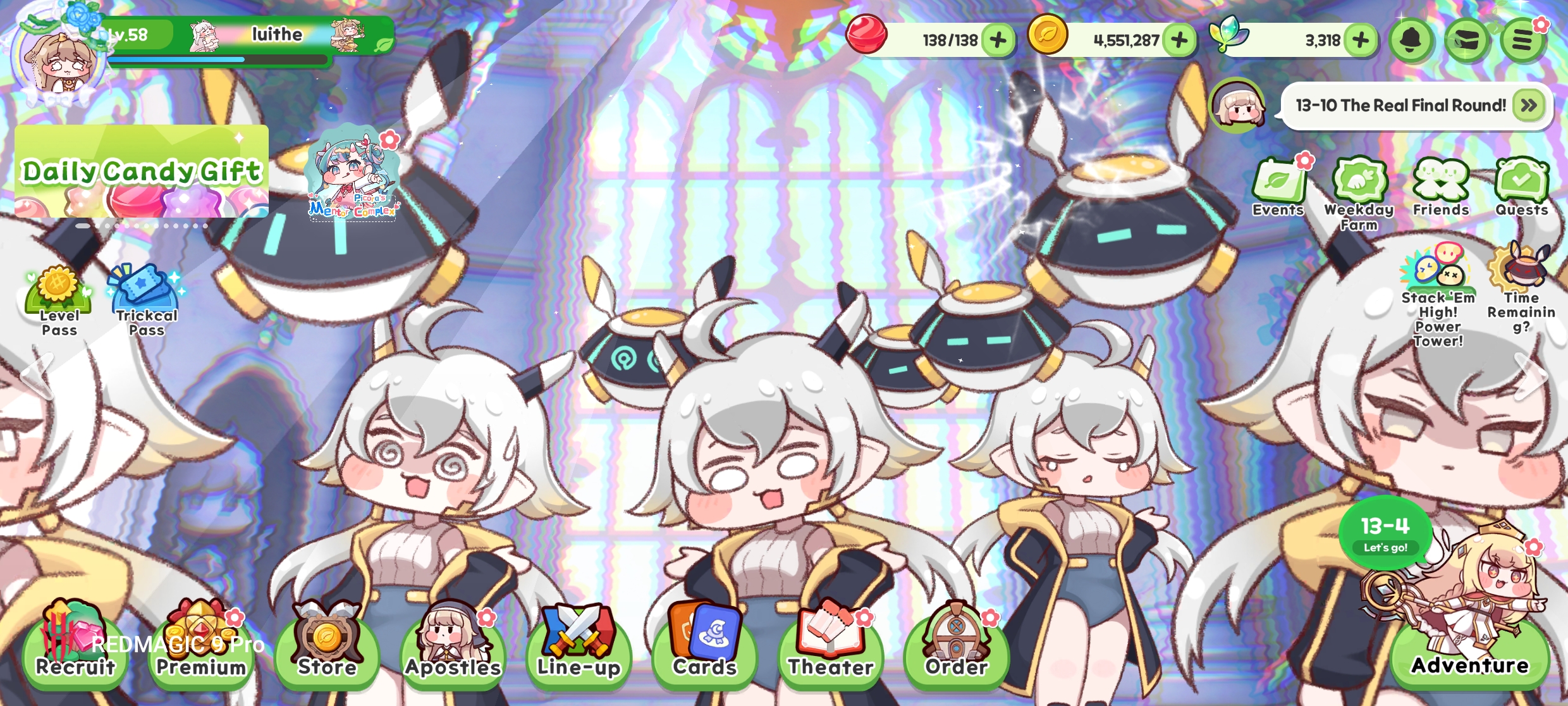1568x706 pixels.
Task: Add more red candy stamina
Action: [998, 40]
